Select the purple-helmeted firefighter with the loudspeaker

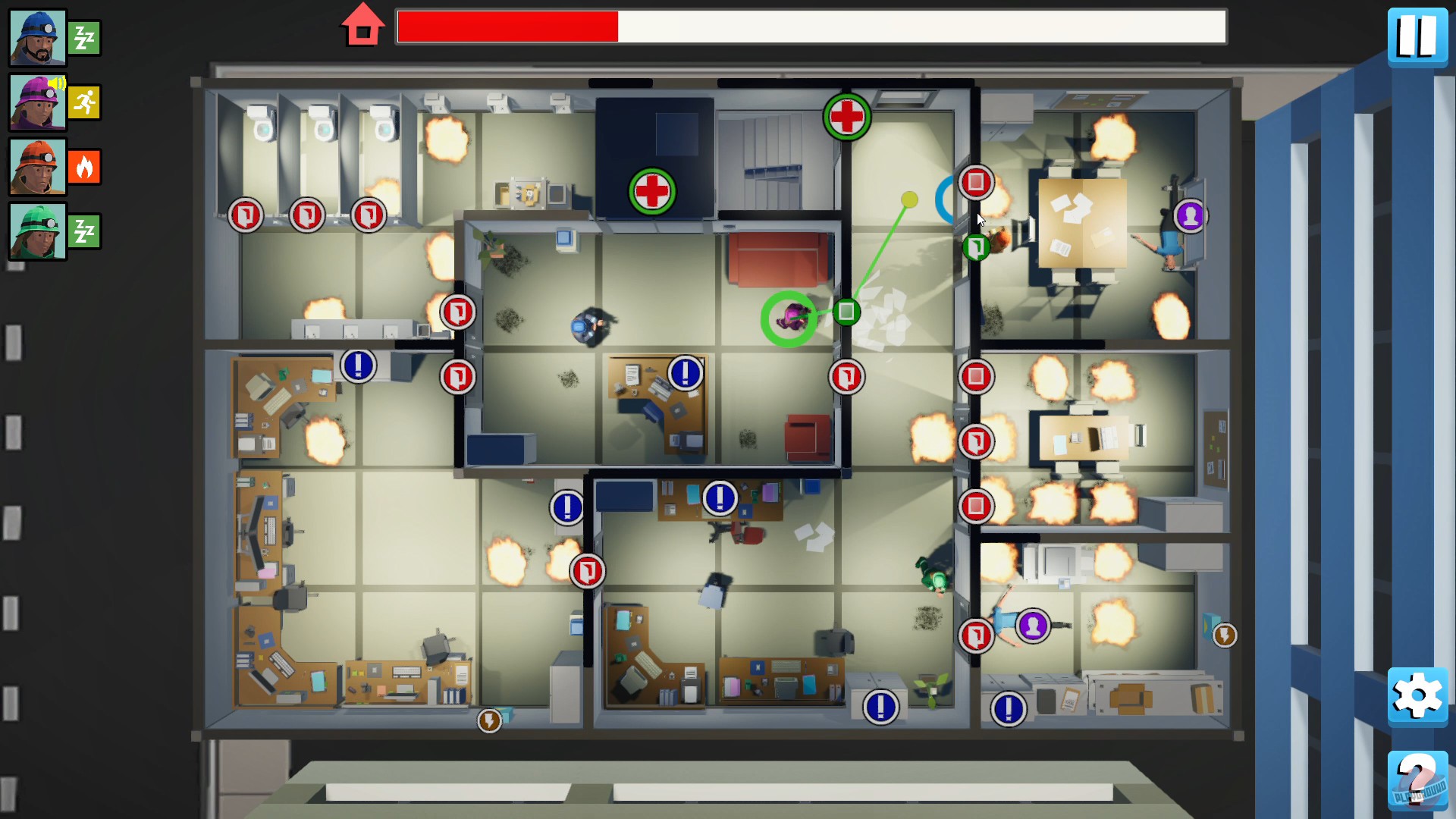point(36,101)
